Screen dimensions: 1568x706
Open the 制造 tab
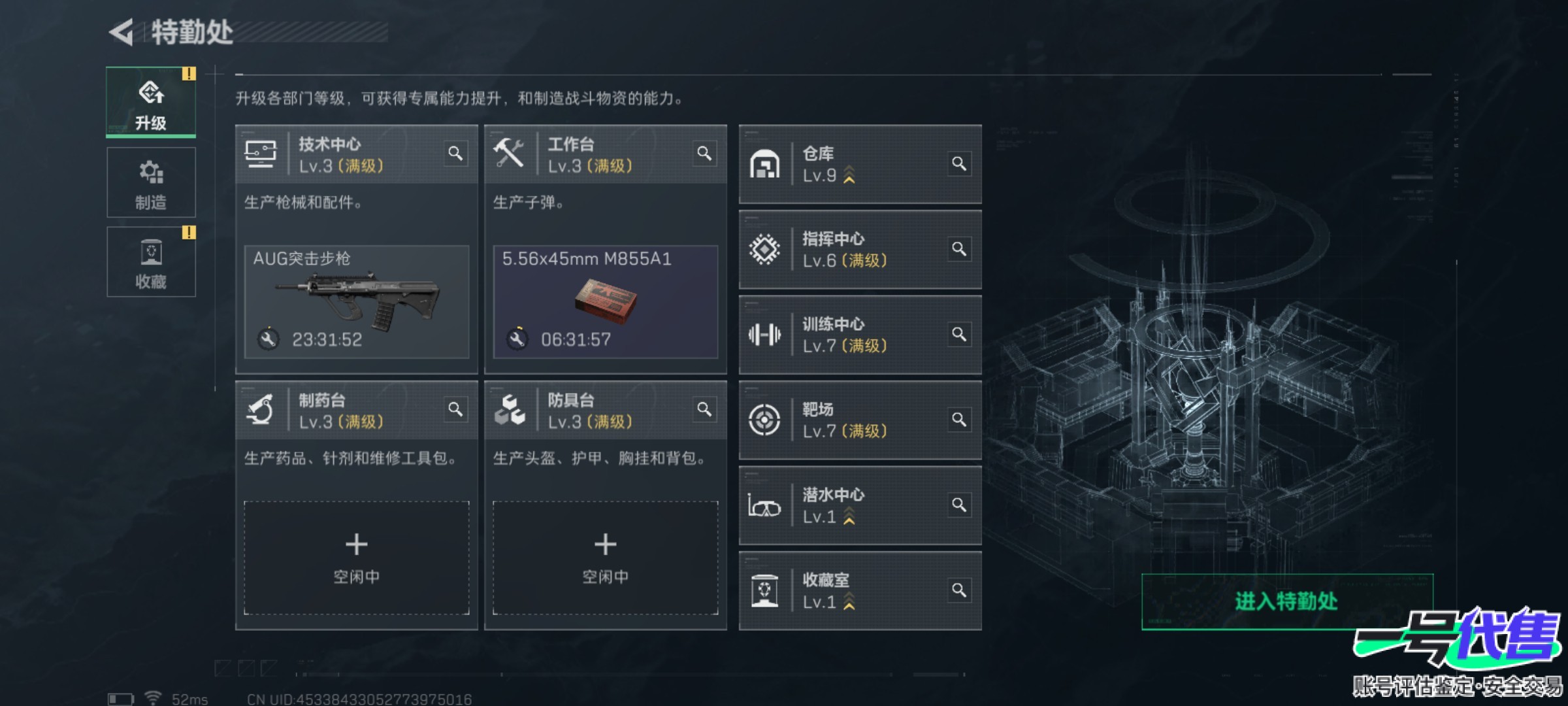(x=151, y=182)
